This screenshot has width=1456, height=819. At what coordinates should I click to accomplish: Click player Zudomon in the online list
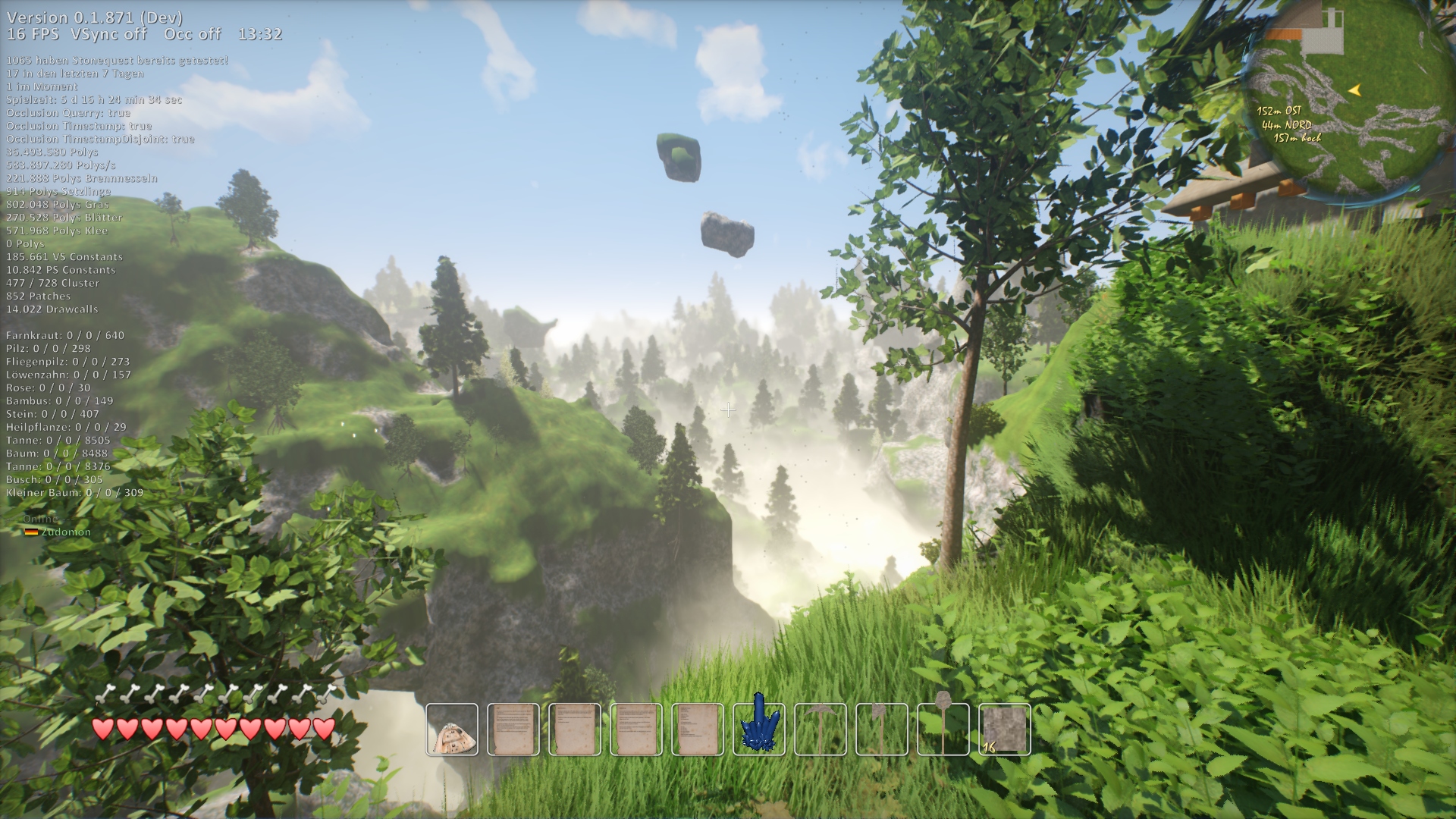coord(65,532)
